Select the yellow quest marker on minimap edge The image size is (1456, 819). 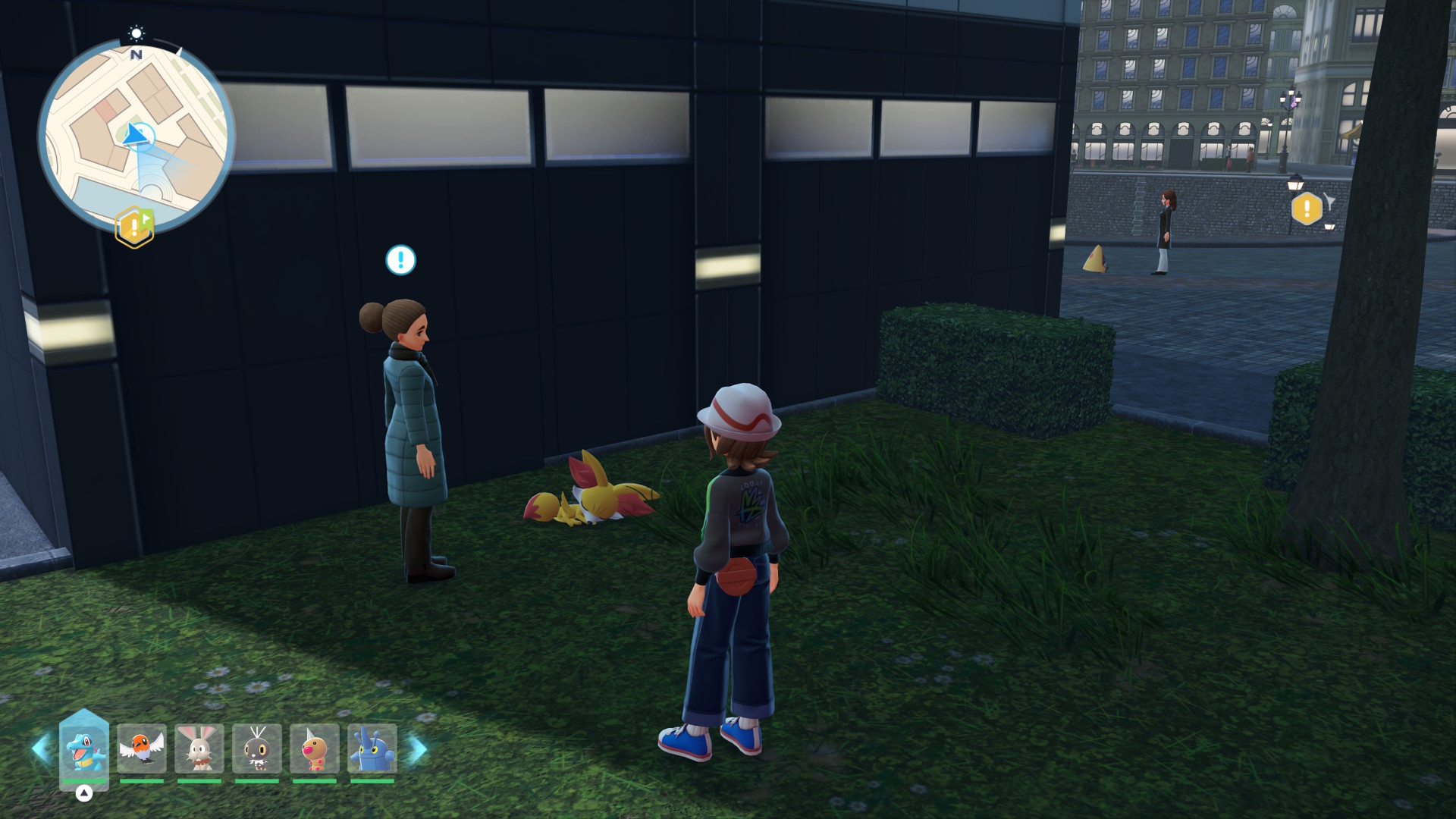134,227
